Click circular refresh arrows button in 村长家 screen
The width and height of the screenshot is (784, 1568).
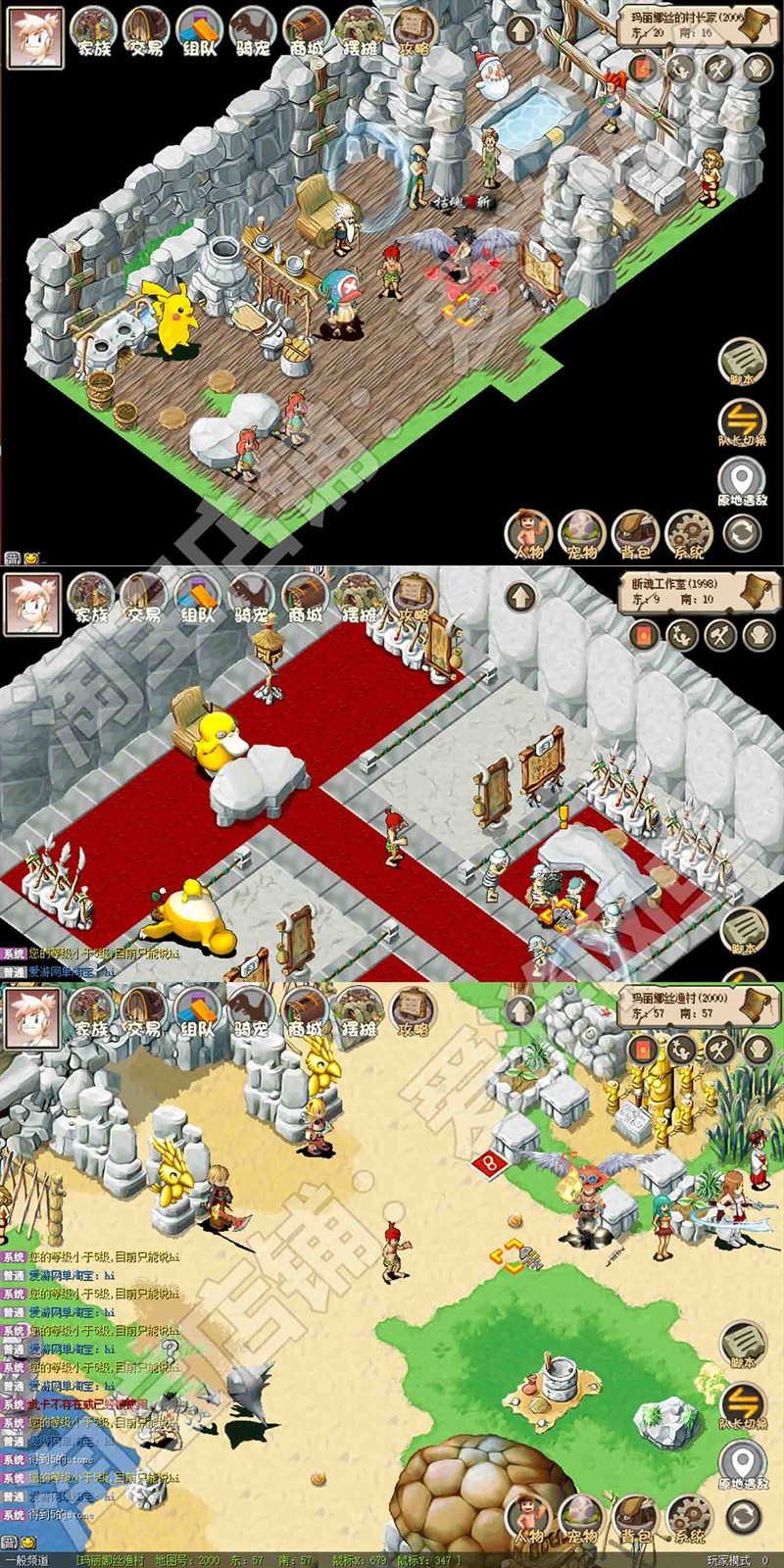click(742, 534)
